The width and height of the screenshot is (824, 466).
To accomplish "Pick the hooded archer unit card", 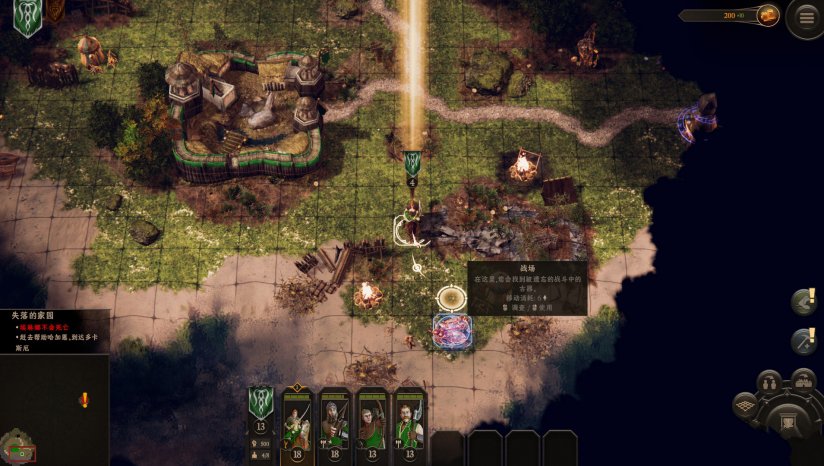I will [x=372, y=421].
